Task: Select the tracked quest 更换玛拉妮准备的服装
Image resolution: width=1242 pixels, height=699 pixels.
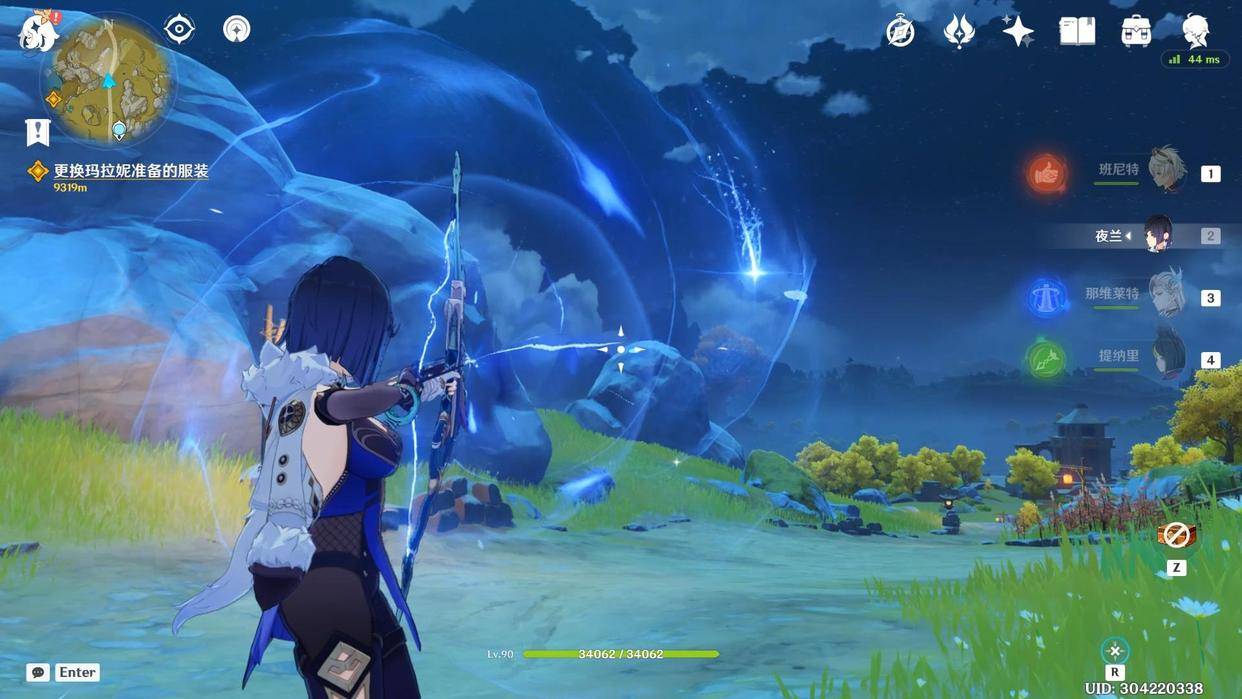Action: pos(130,172)
